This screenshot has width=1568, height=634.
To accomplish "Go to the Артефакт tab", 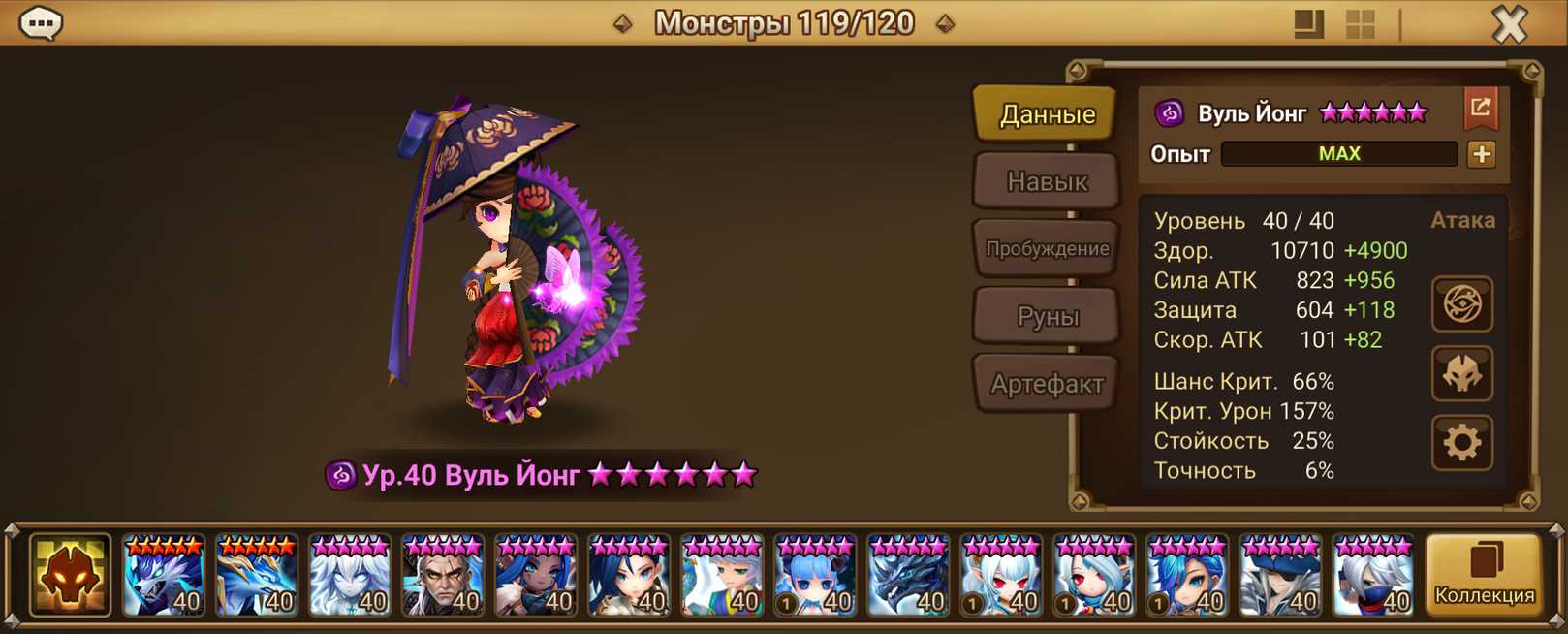I will (x=1047, y=384).
